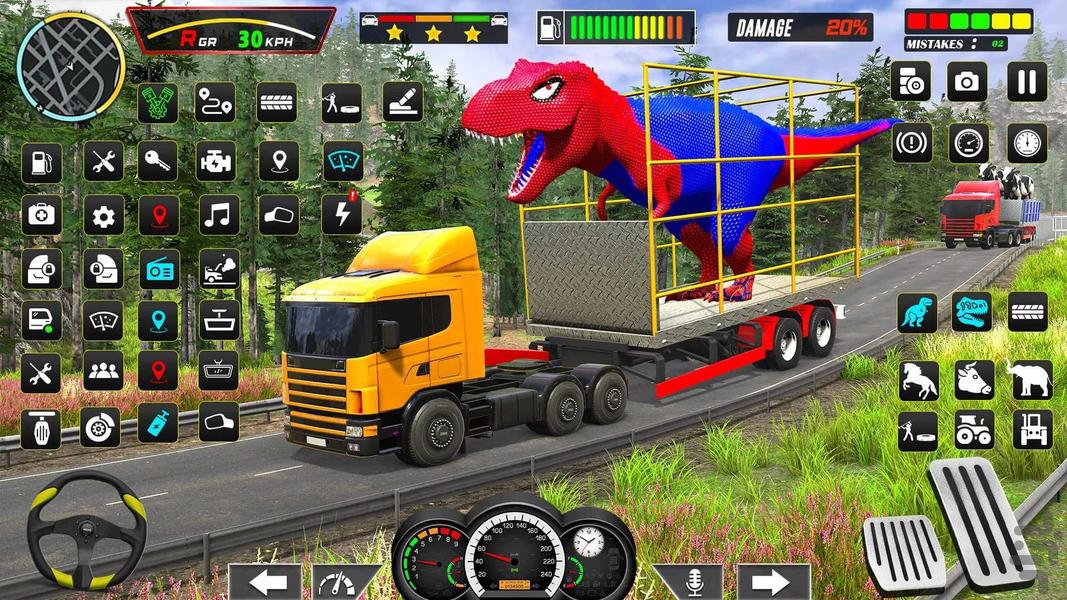Select the green pistons icon
This screenshot has width=1067, height=600.
157,103
